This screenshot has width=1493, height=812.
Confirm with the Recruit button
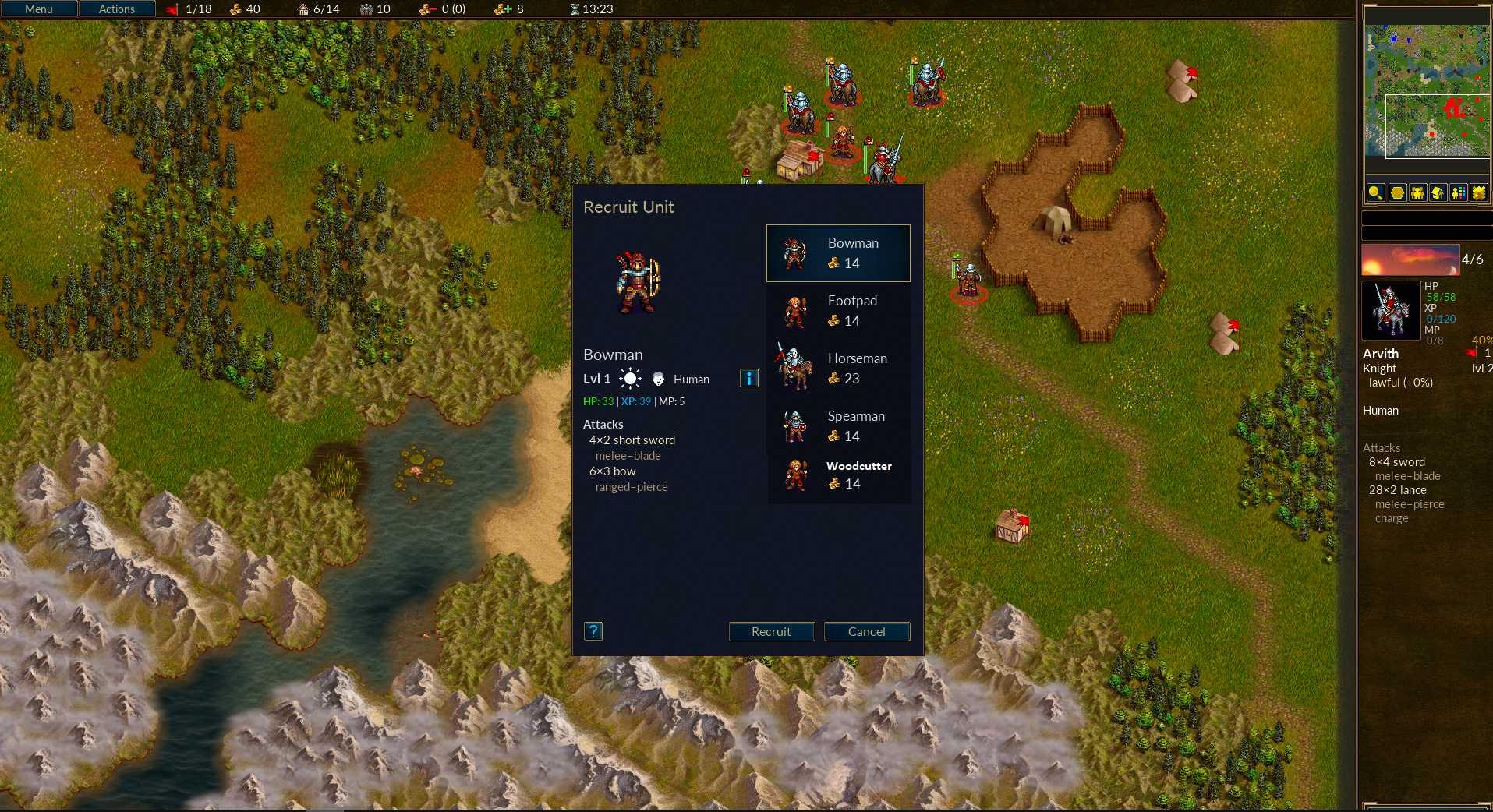tap(771, 631)
